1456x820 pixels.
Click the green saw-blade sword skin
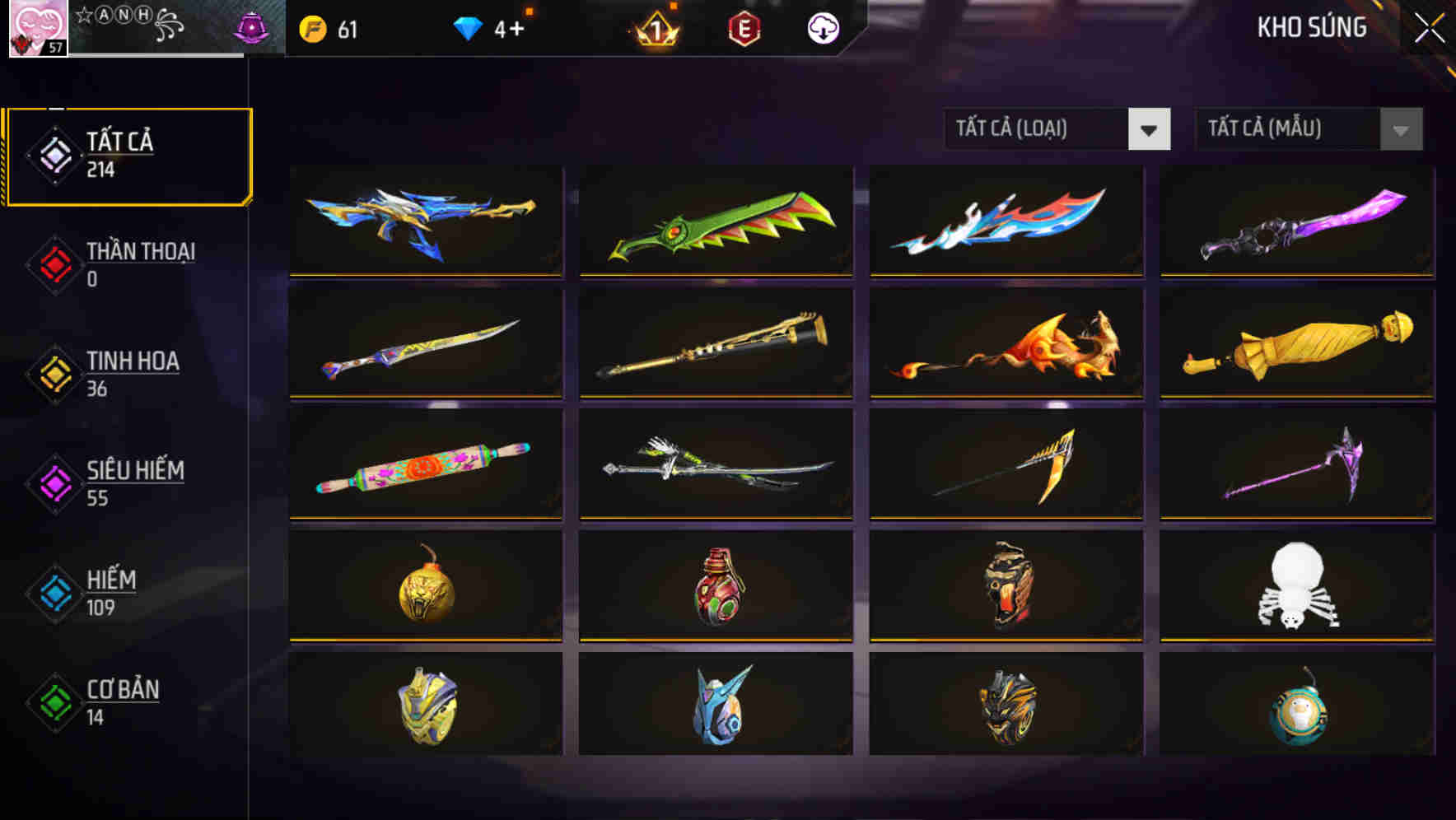coord(715,222)
